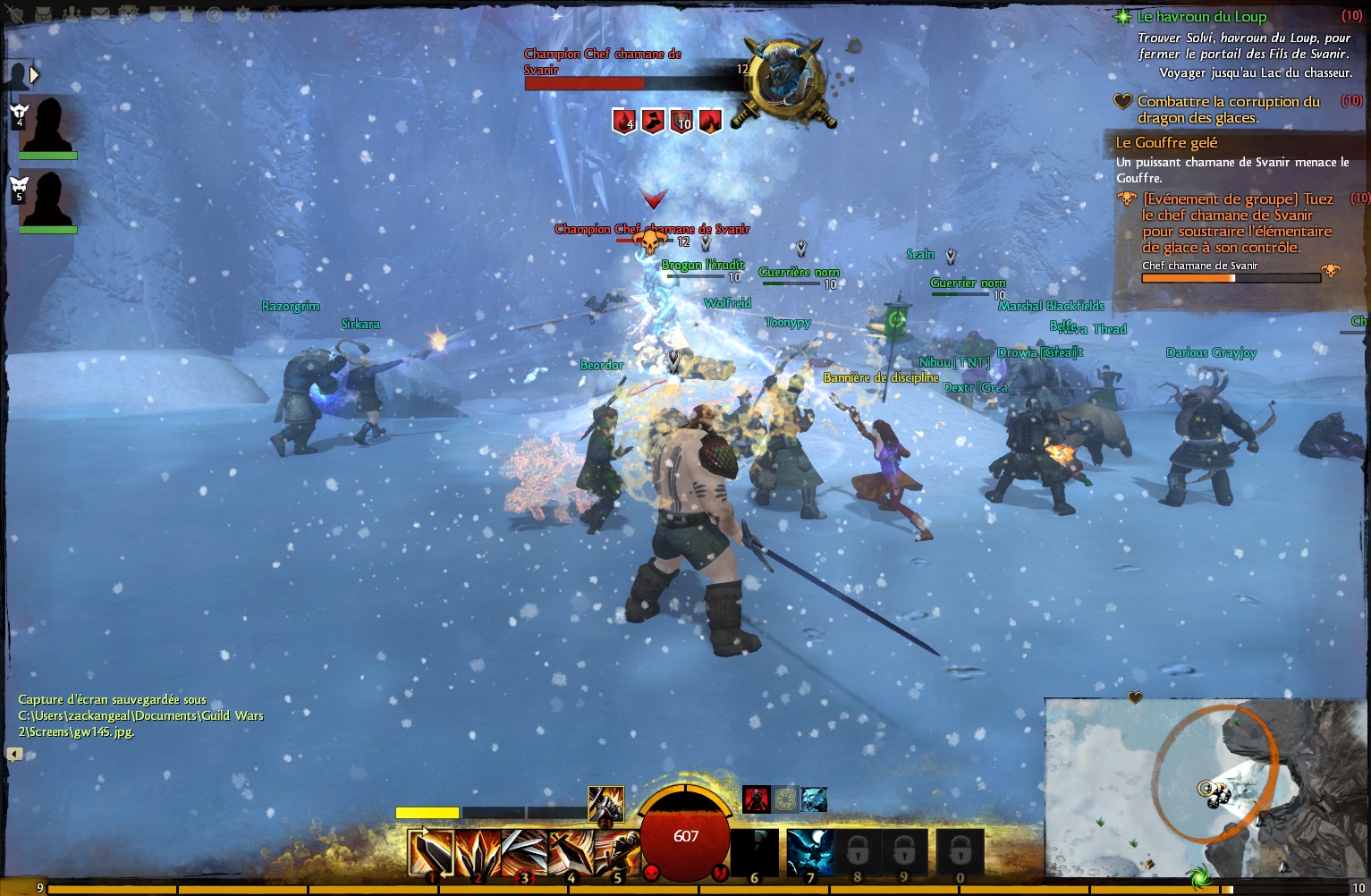Open the Hero panel sword-and-shield icon
Image resolution: width=1371 pixels, height=896 pixels.
tap(15, 14)
